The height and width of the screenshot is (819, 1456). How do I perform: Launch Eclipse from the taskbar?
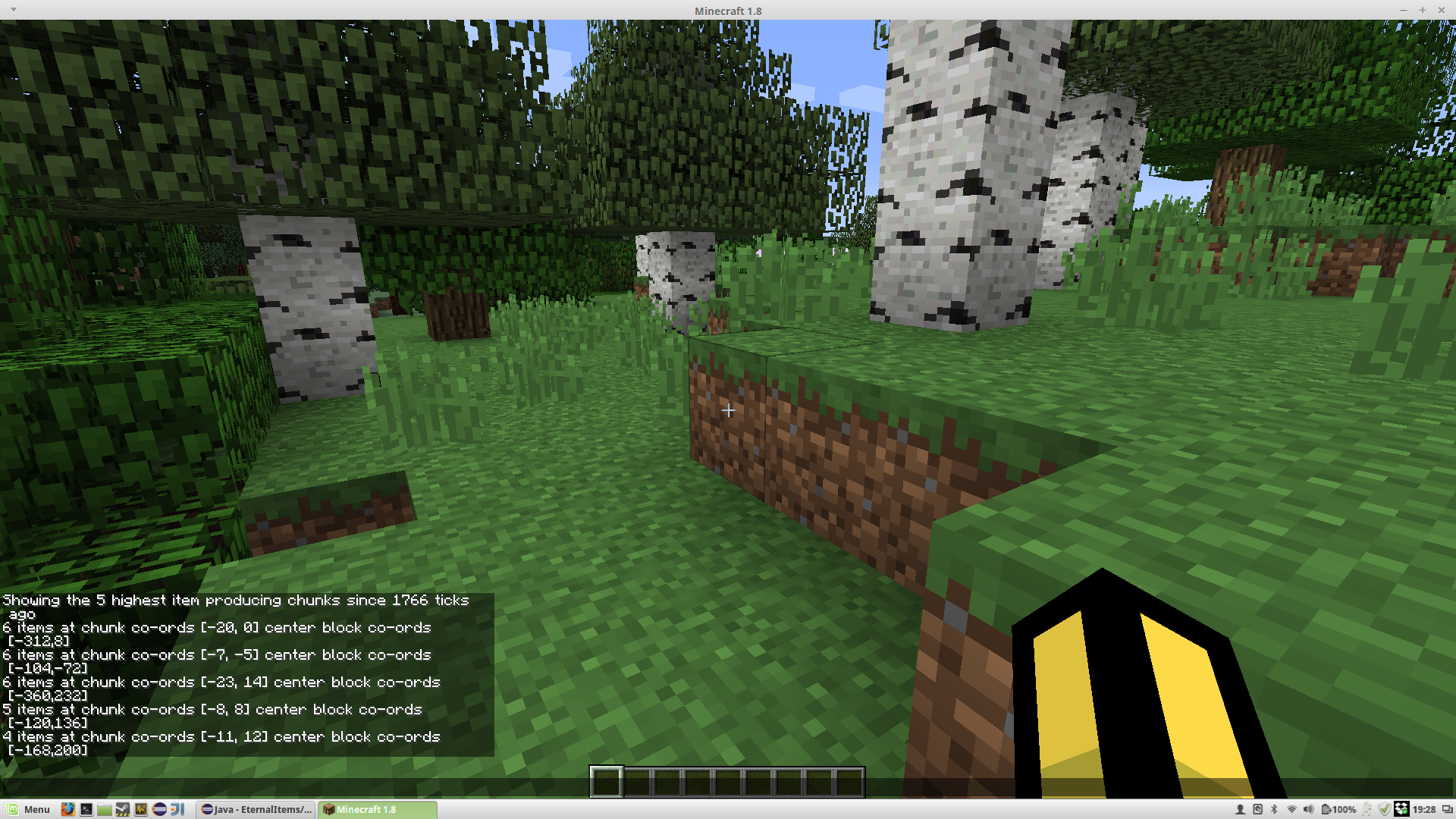159,809
